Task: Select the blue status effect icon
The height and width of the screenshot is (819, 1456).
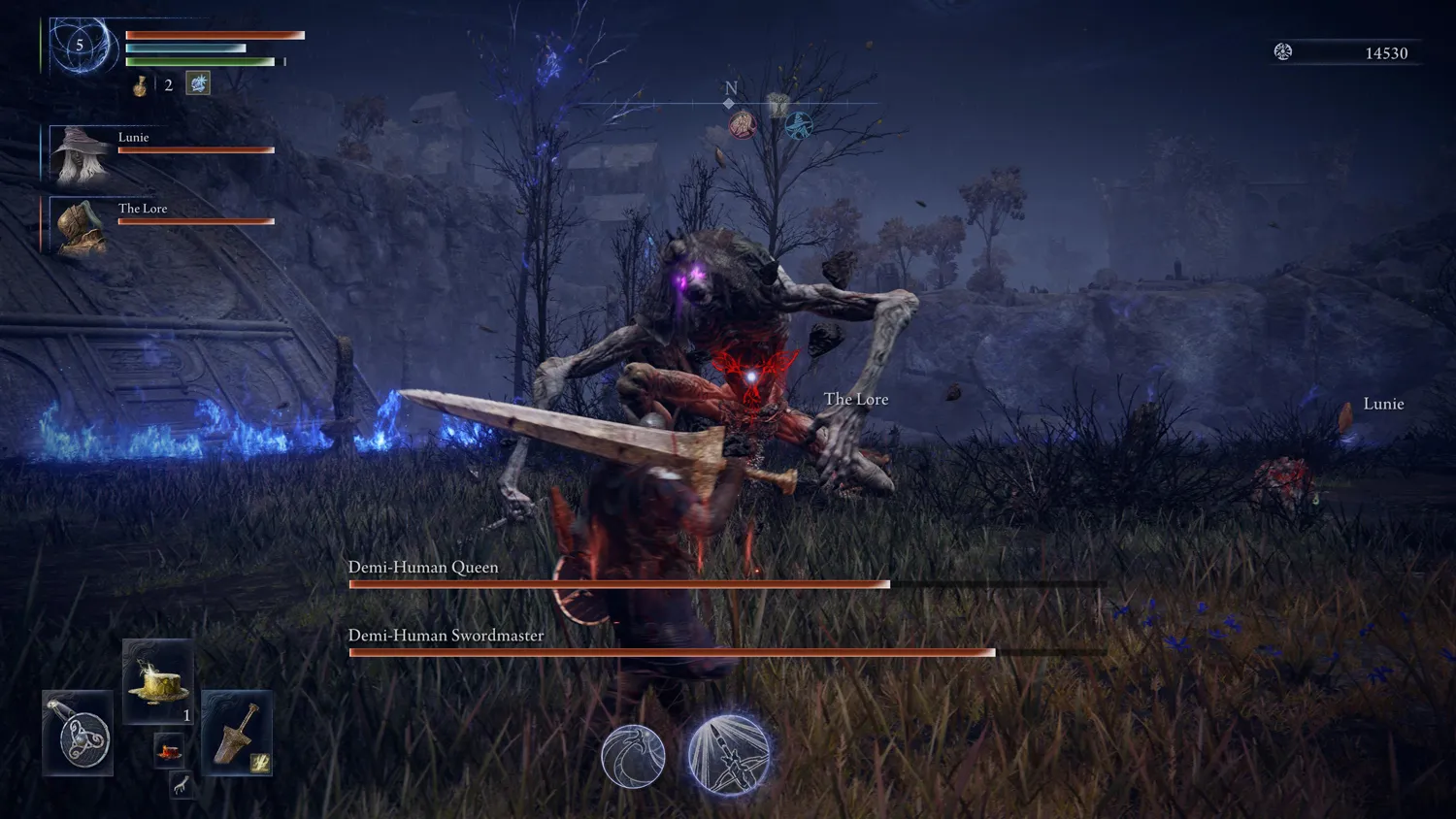Action: click(x=198, y=83)
